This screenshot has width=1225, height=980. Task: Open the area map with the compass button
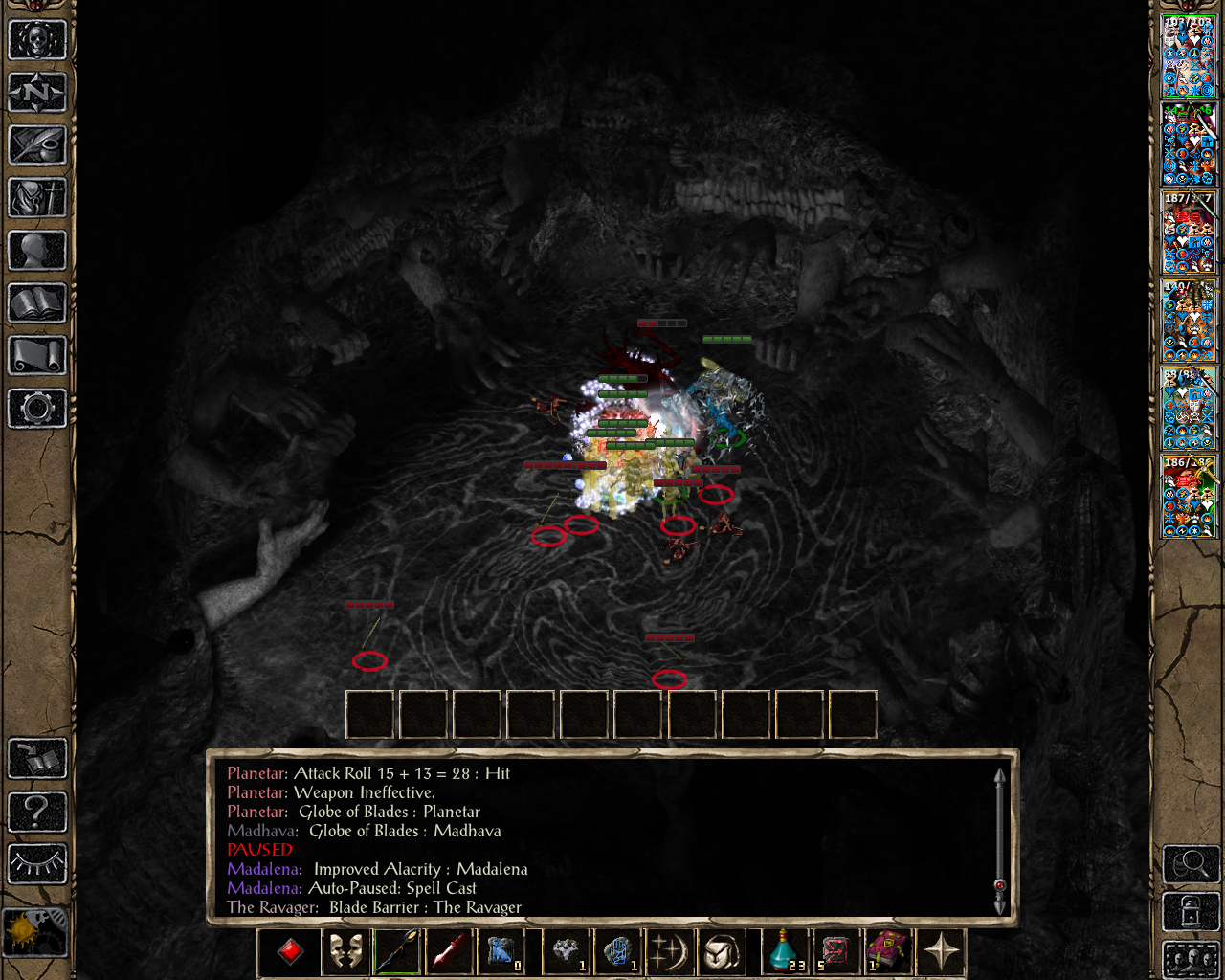click(37, 93)
